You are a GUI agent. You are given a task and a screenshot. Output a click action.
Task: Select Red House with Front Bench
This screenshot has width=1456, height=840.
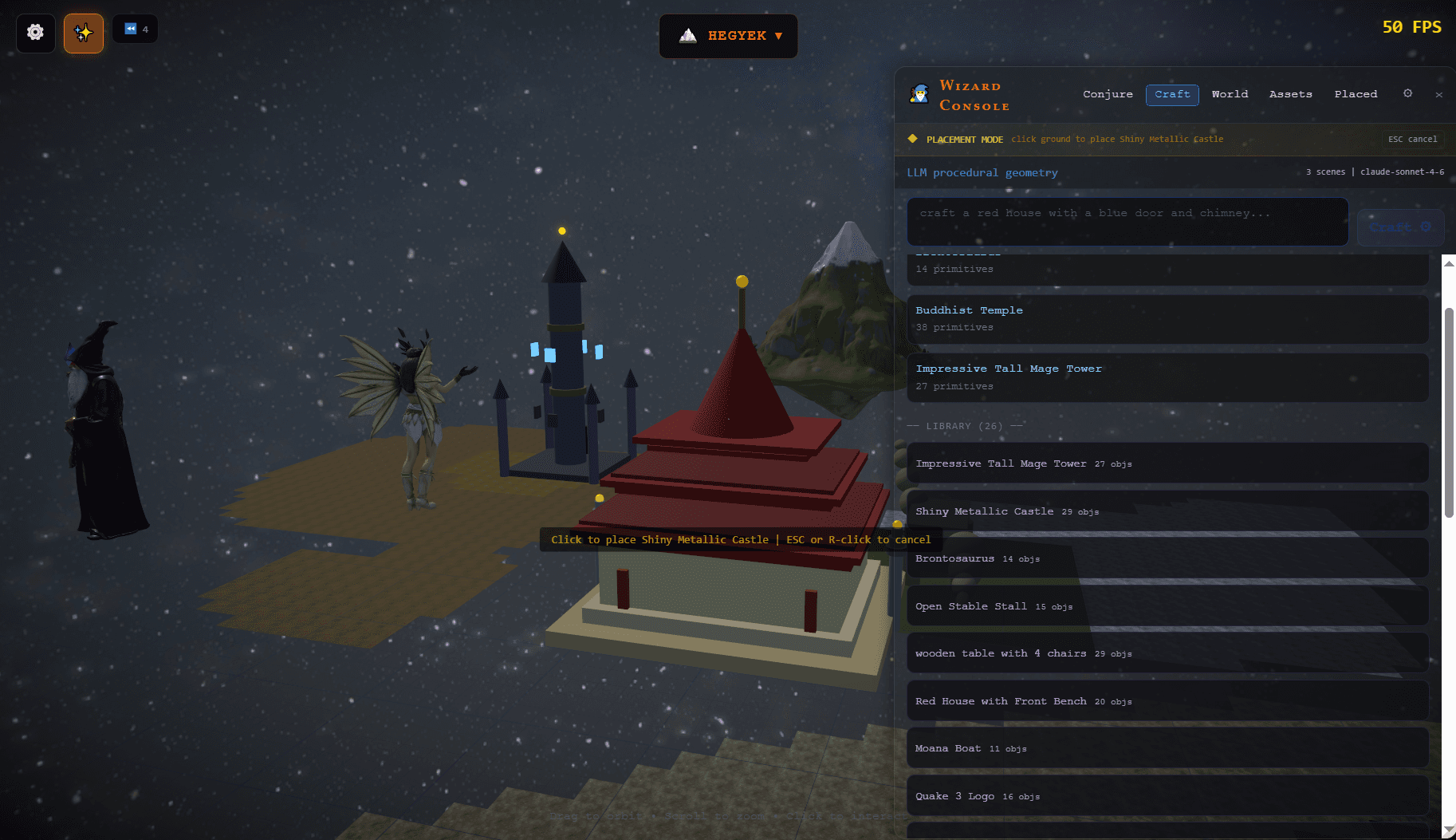1167,701
